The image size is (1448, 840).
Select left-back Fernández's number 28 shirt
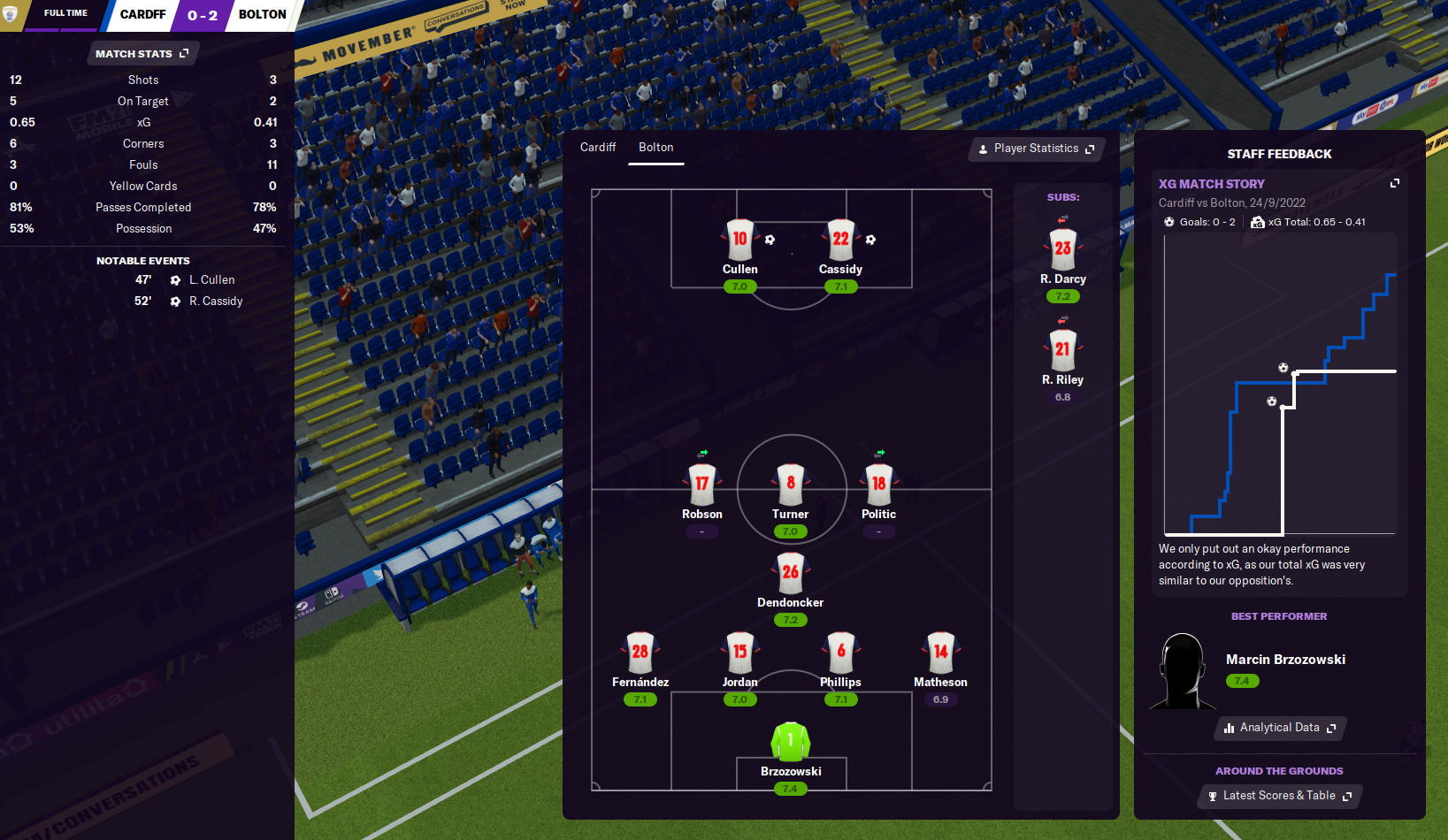[x=640, y=652]
